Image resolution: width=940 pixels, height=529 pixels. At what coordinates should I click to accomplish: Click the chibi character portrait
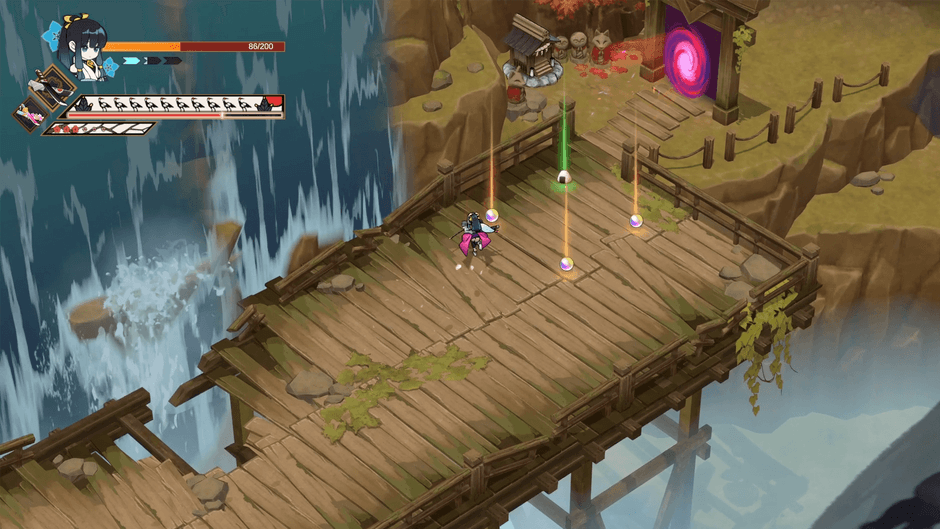point(80,45)
